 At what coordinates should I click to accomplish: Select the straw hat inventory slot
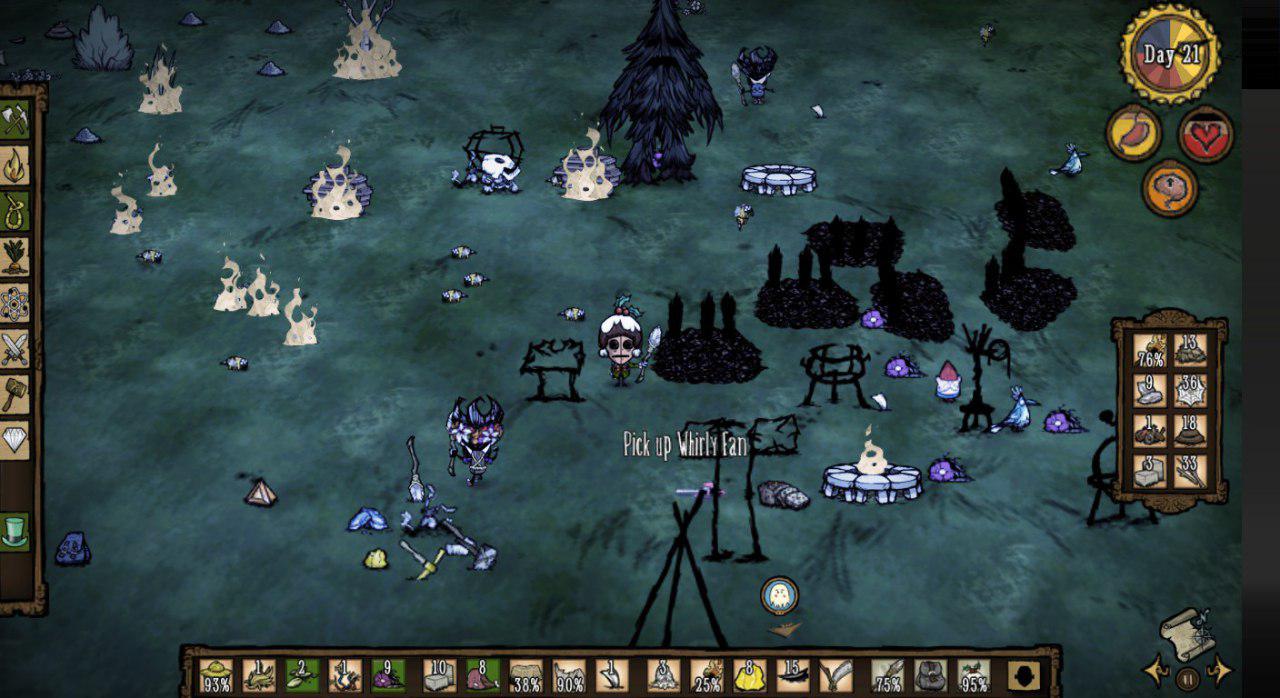tap(216, 676)
